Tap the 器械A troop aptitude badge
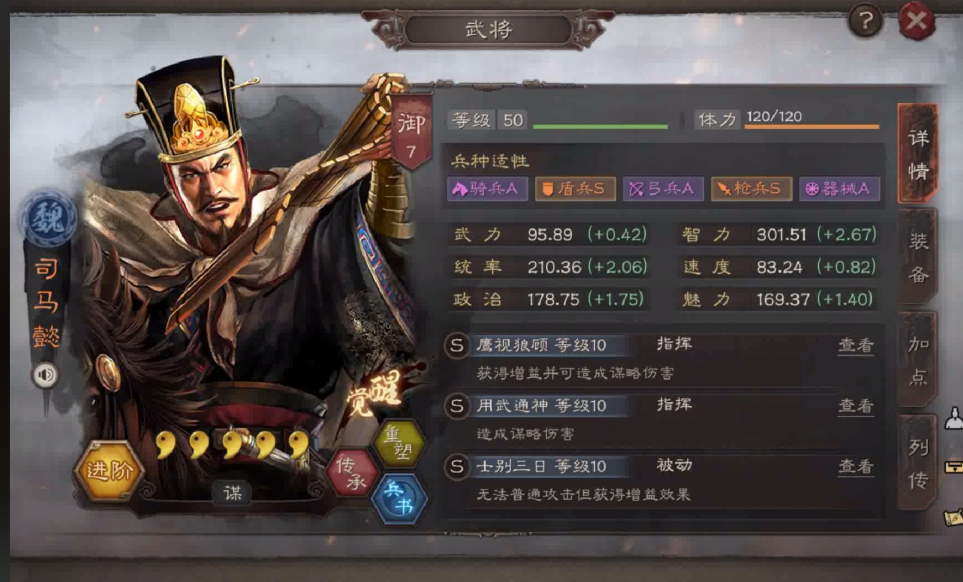 pyautogui.click(x=839, y=188)
